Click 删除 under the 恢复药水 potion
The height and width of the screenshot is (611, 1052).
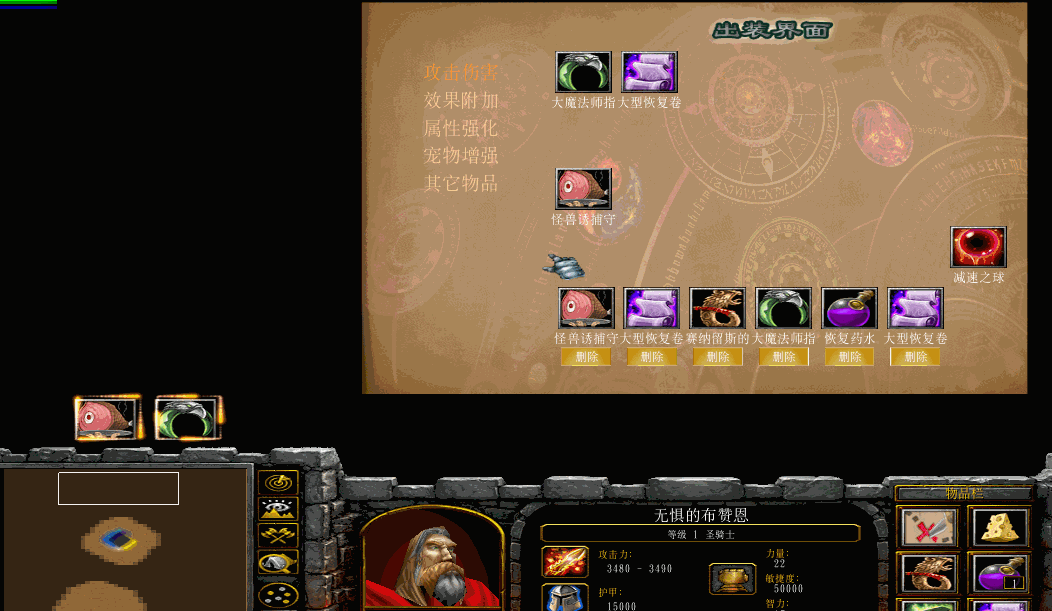click(x=850, y=357)
